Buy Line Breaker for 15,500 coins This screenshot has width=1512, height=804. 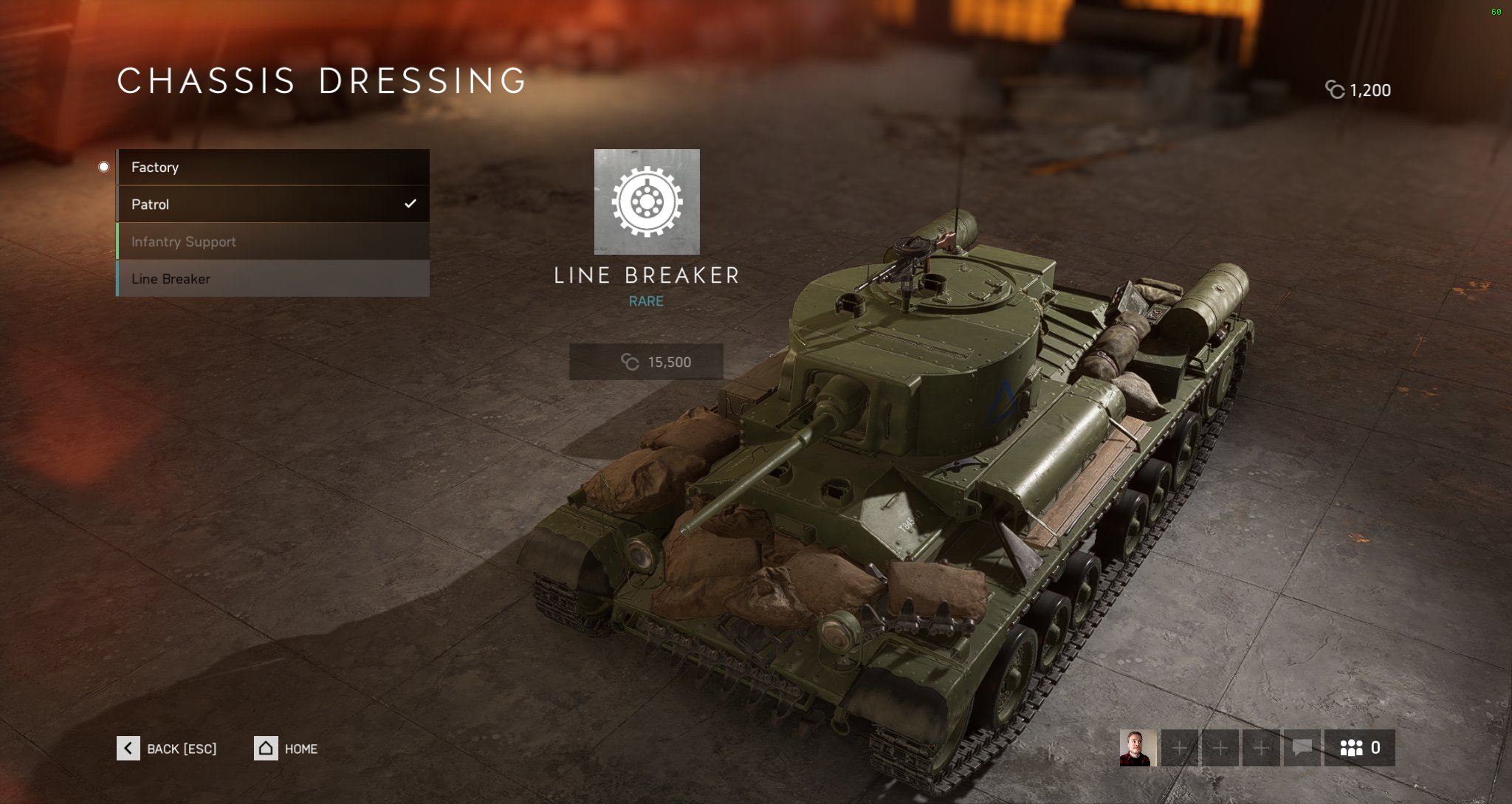click(x=646, y=362)
